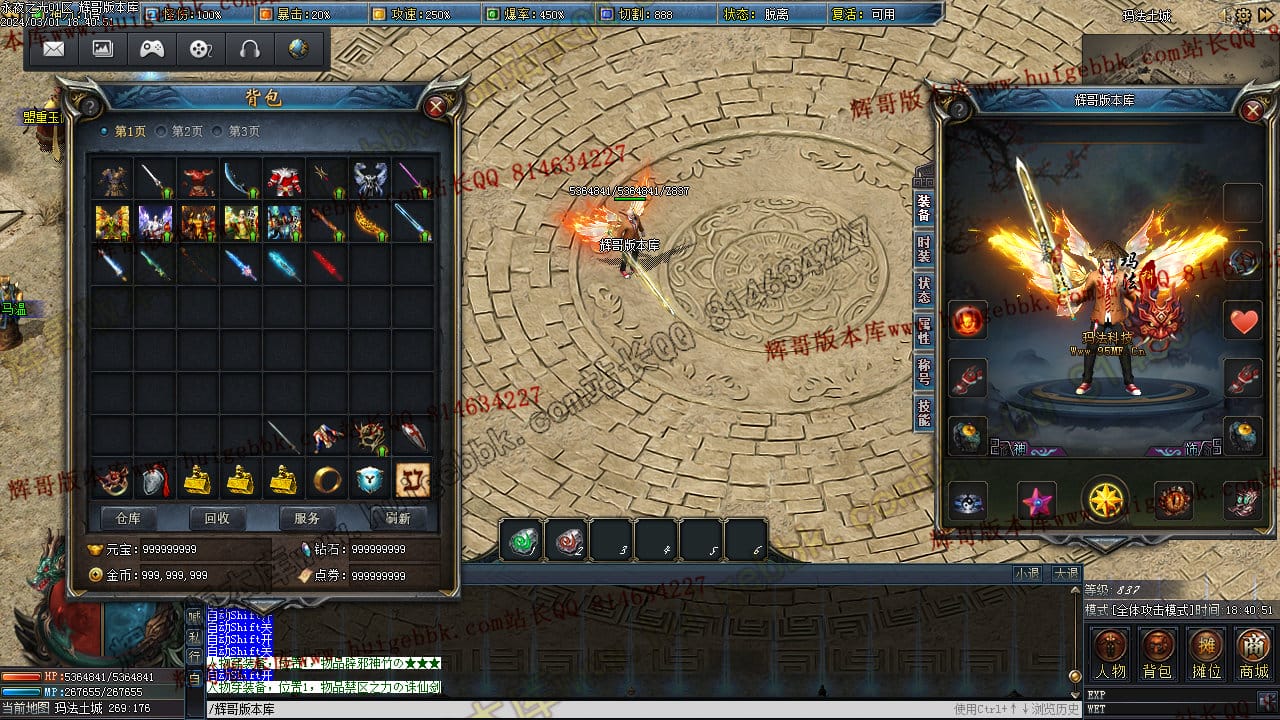
Task: Select the red armor figure item
Action: coord(284,180)
